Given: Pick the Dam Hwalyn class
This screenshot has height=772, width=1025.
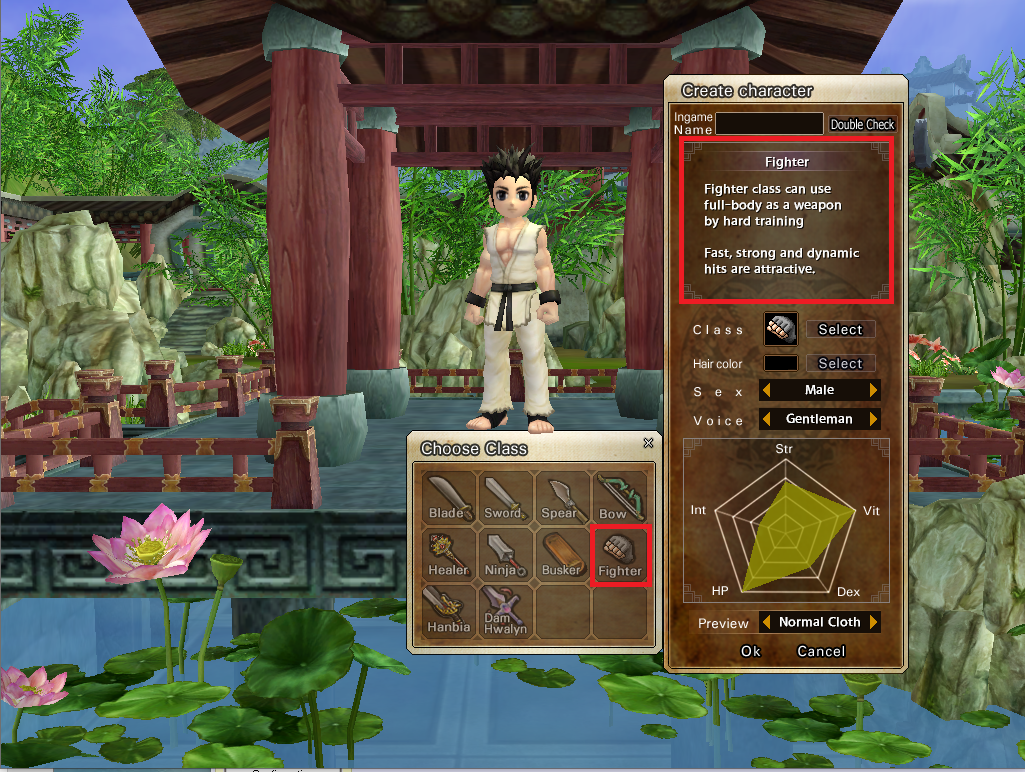Looking at the screenshot, I should click(504, 611).
